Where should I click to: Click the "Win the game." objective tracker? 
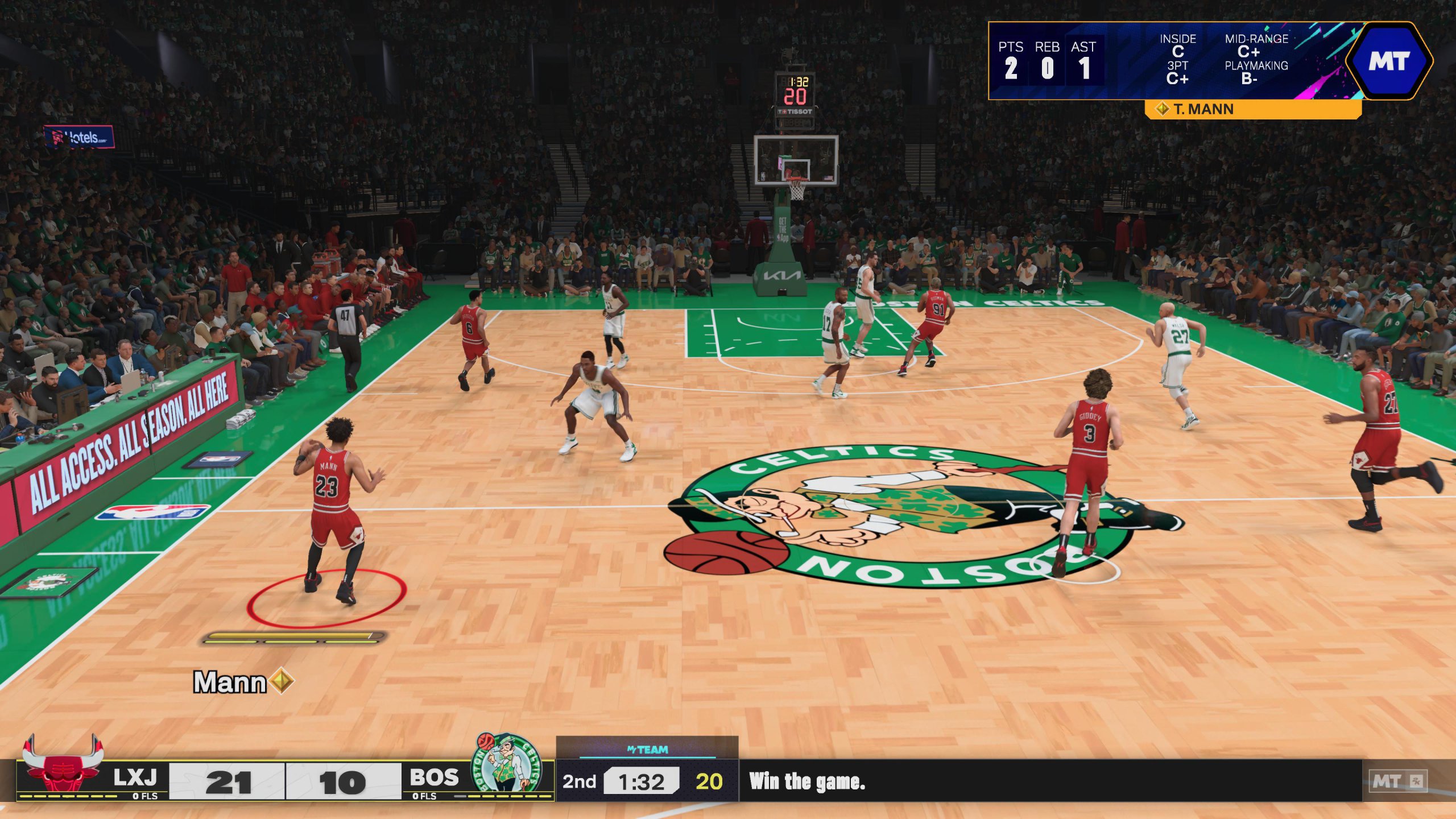[806, 781]
